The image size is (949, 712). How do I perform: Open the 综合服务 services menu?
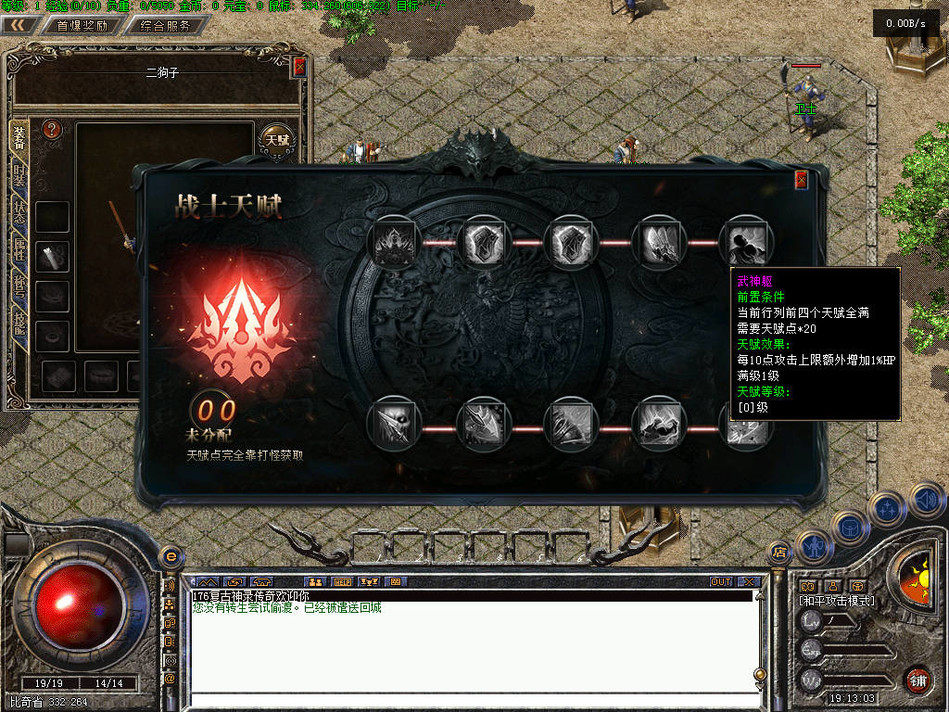click(167, 26)
